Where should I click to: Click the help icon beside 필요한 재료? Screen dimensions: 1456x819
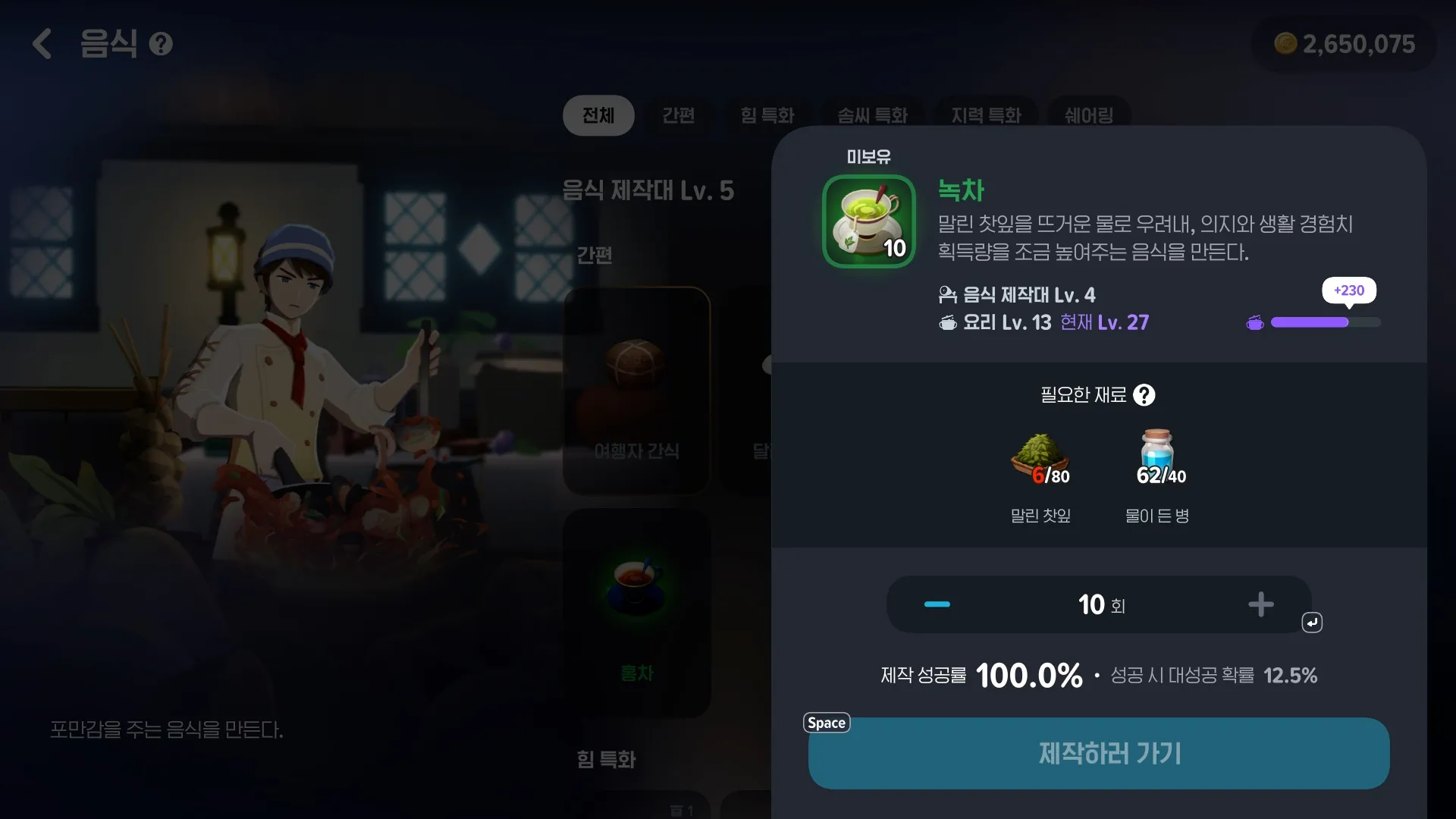click(x=1145, y=395)
